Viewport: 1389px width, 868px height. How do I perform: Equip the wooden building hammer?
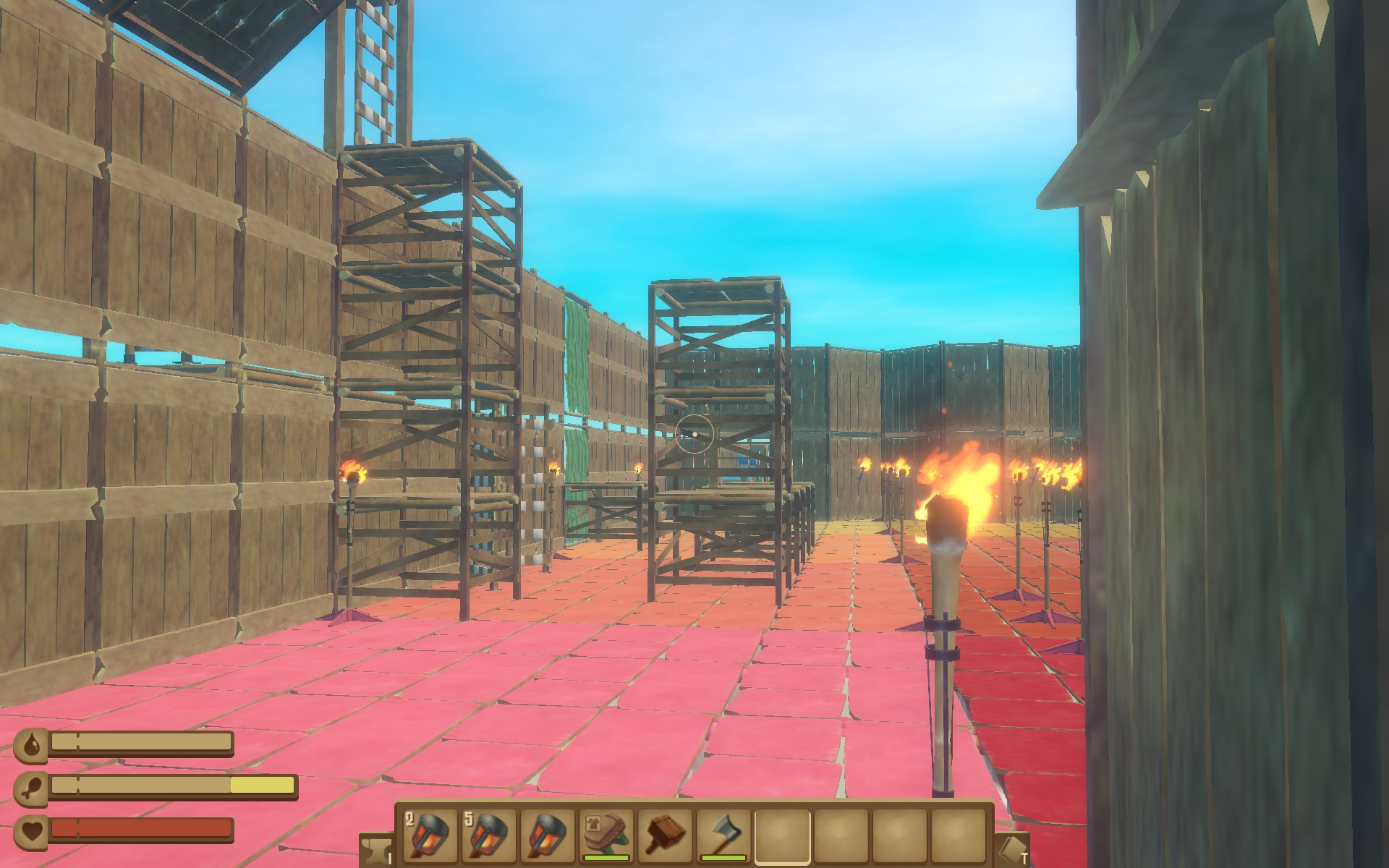pos(664,835)
